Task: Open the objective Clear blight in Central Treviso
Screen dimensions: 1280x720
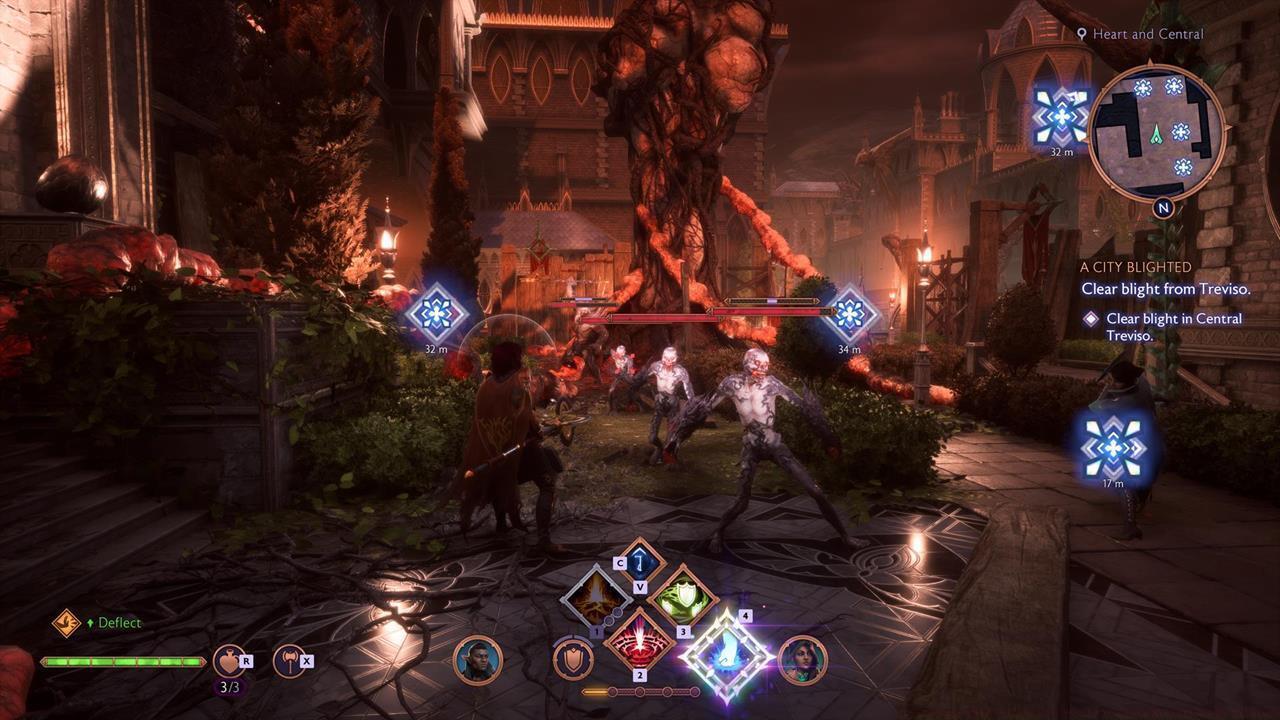Action: (x=1172, y=325)
